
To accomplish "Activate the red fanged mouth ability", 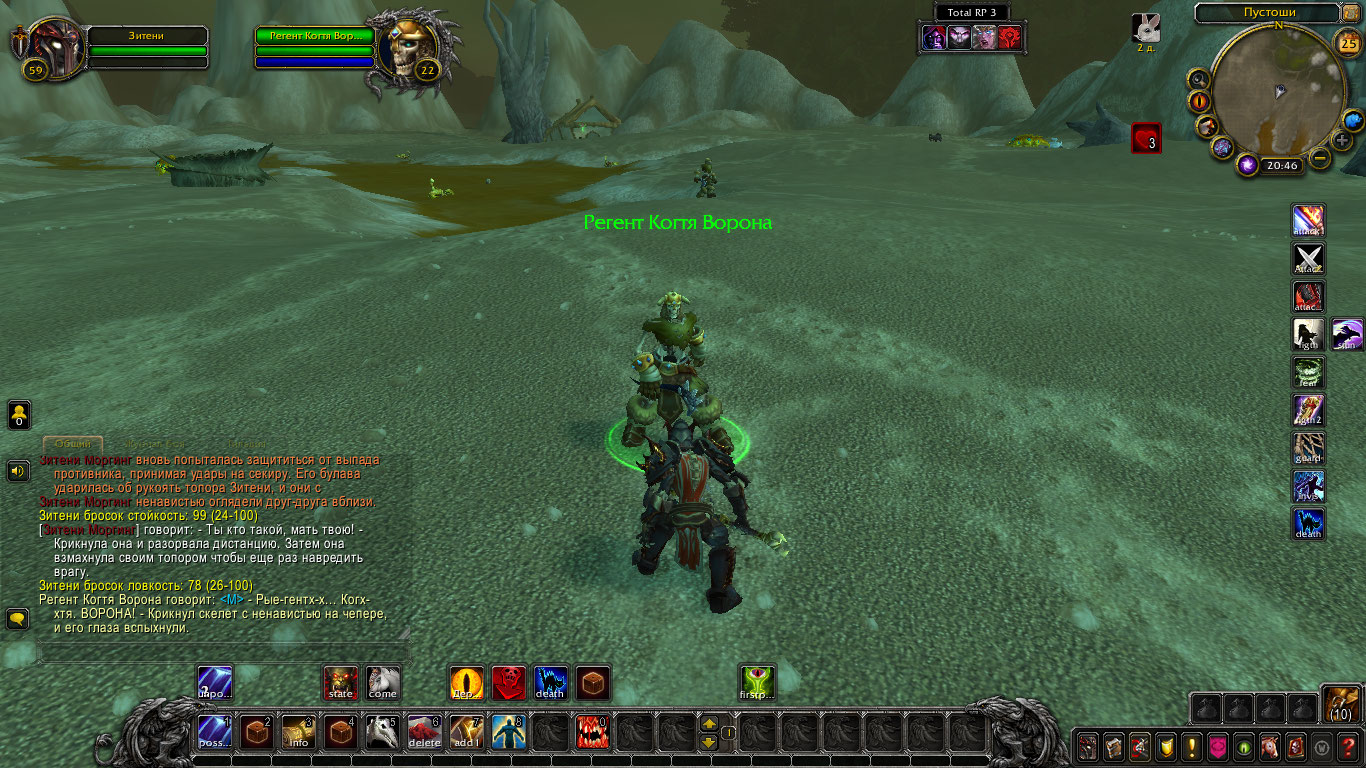I will (x=593, y=733).
